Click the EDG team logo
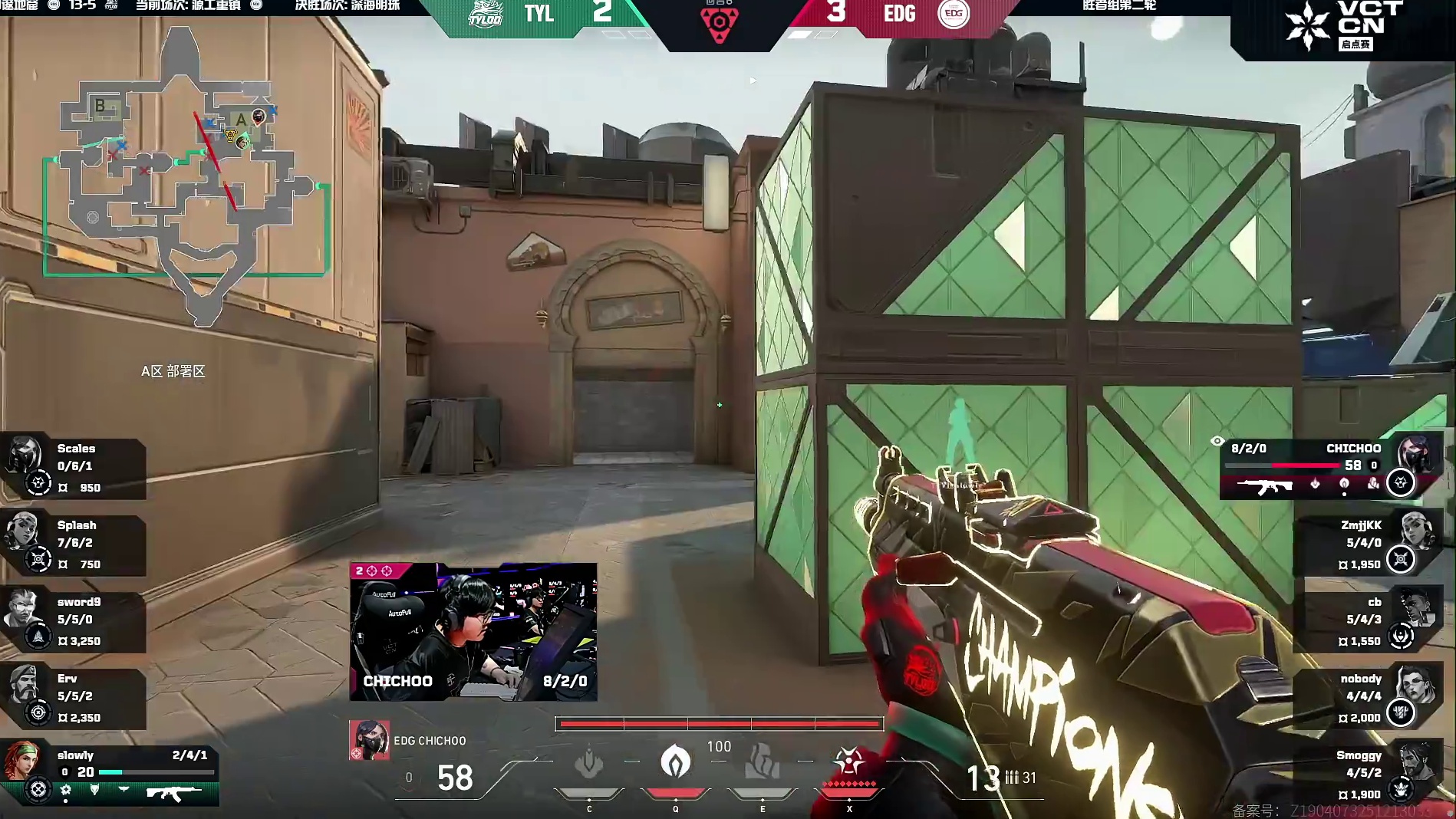 pos(954,13)
